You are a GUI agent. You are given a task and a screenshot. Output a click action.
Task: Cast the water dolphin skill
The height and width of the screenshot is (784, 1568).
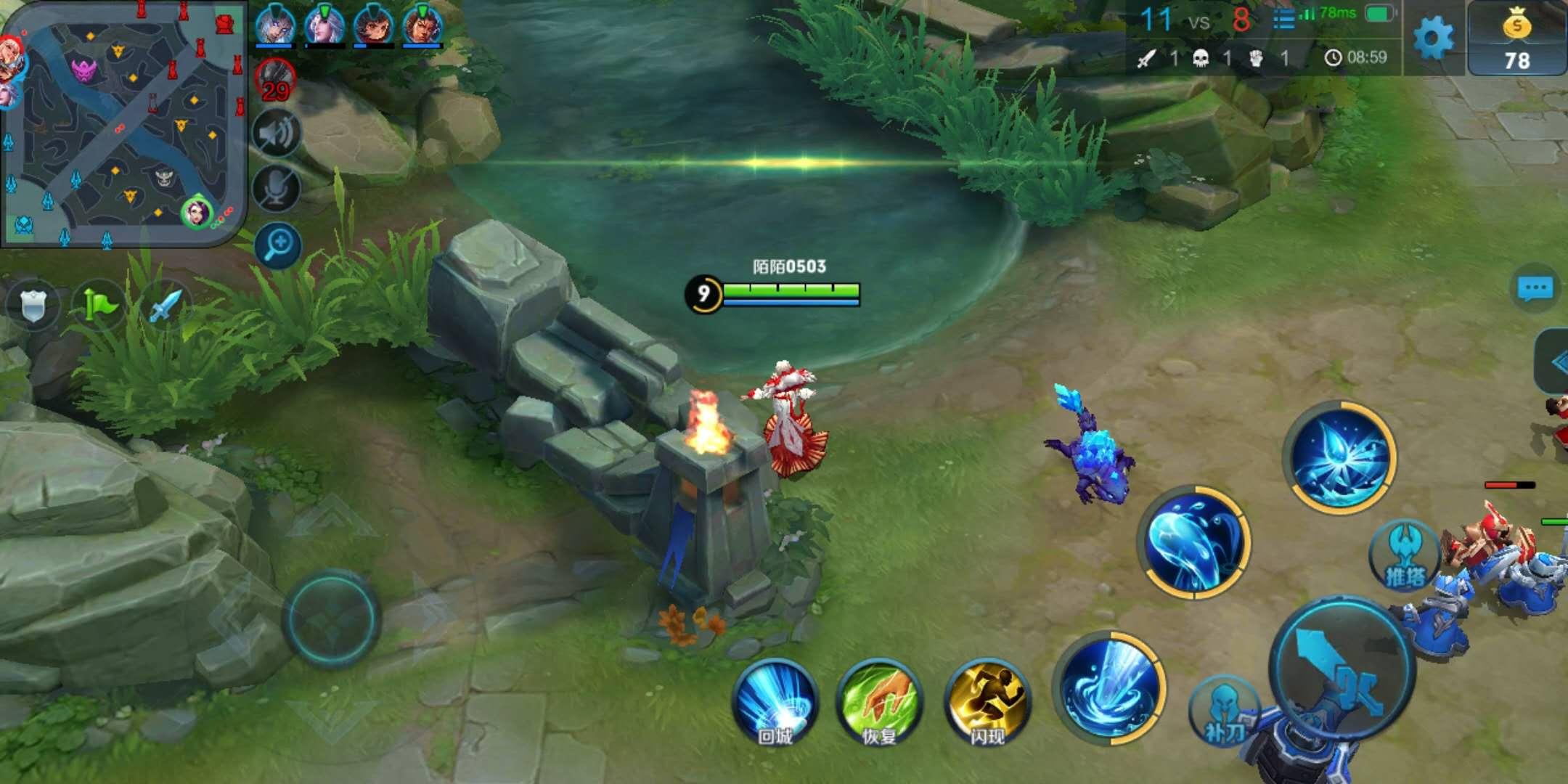click(x=1193, y=542)
